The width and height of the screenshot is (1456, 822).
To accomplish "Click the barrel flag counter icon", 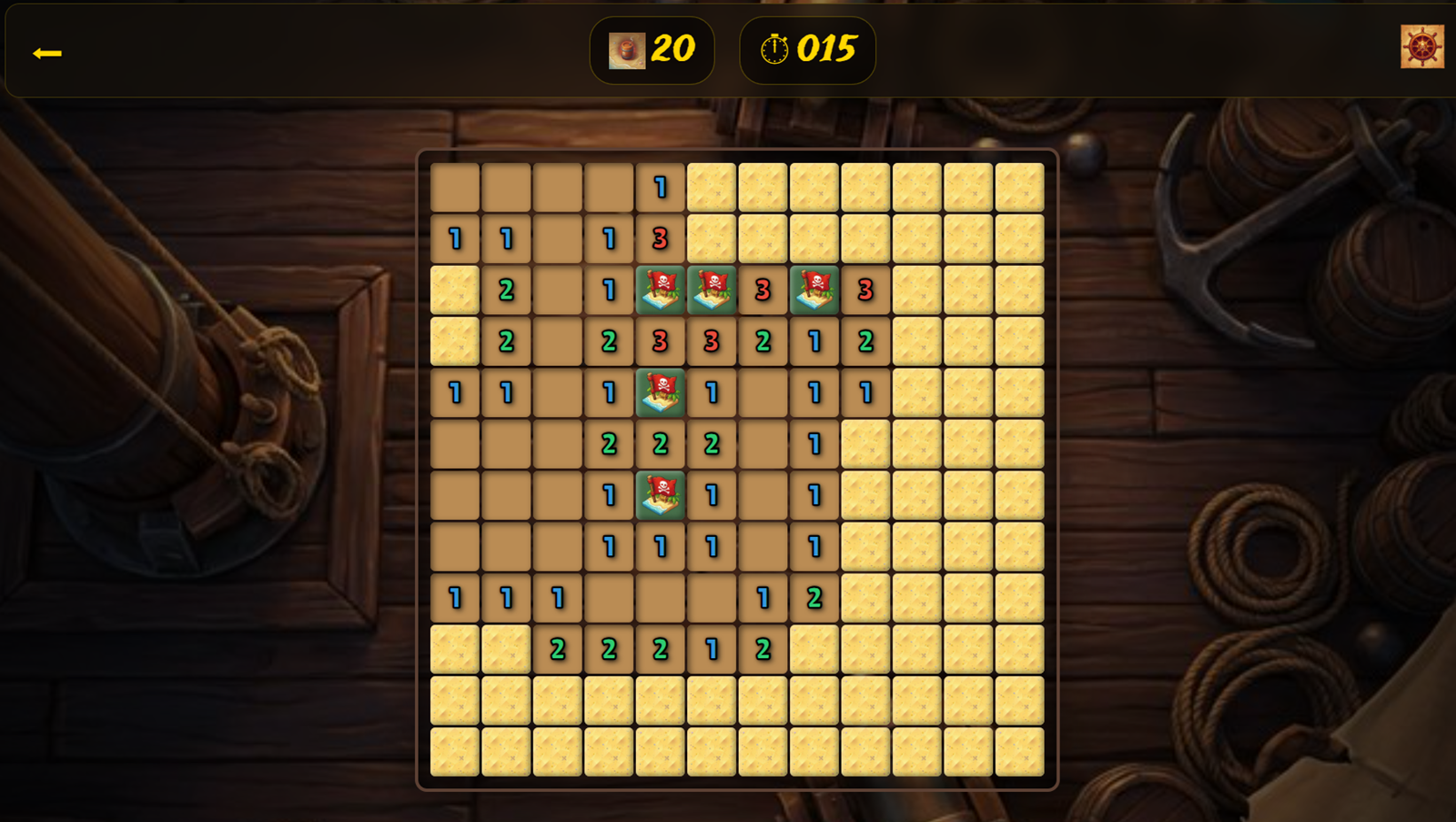I will coord(625,51).
